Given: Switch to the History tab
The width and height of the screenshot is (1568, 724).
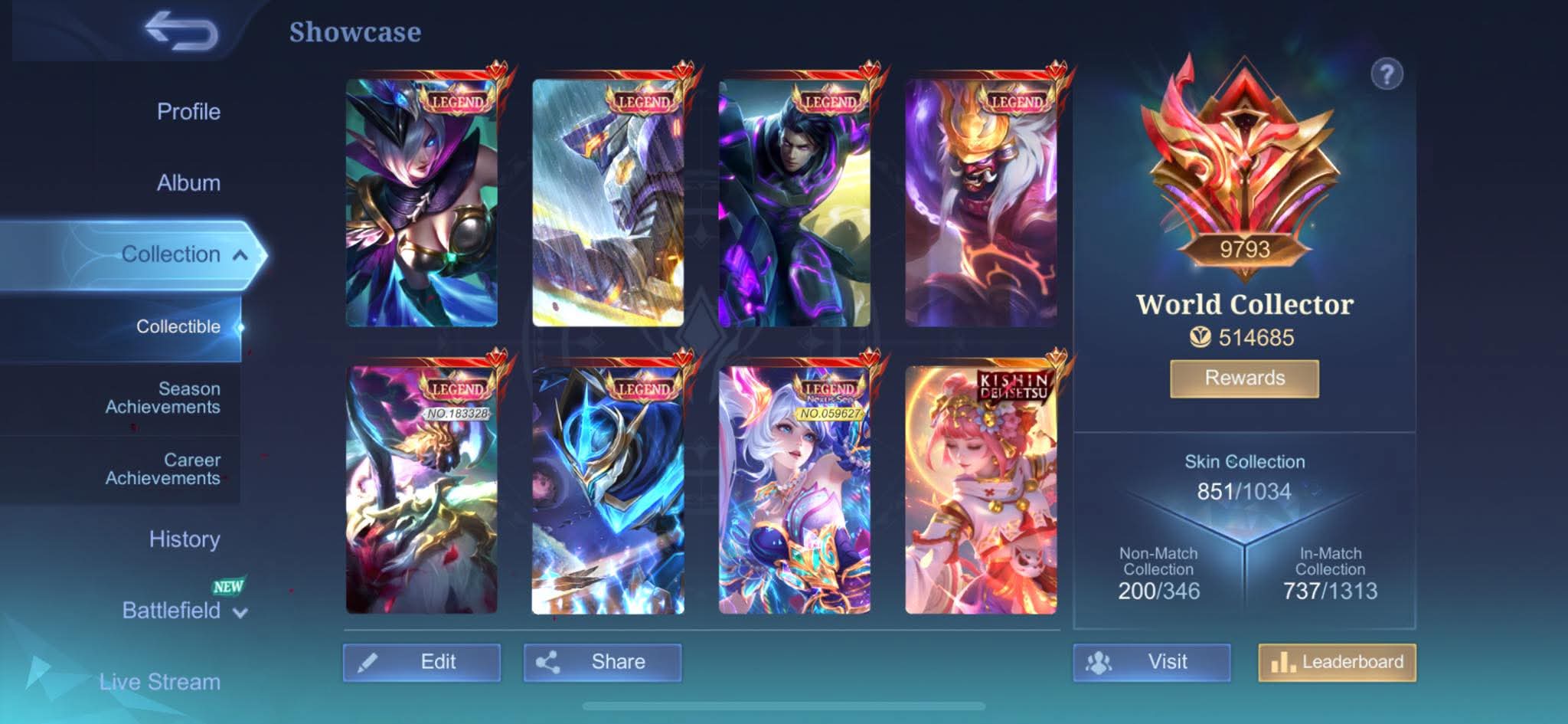Looking at the screenshot, I should [185, 539].
